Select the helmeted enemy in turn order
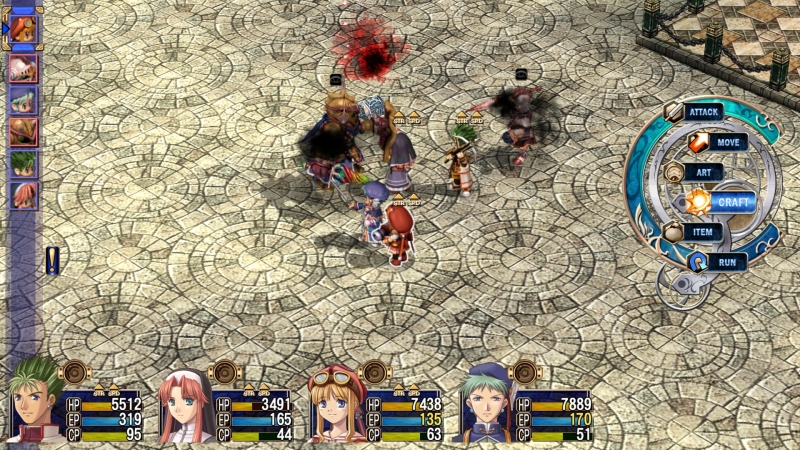The height and width of the screenshot is (450, 800). coord(23,68)
